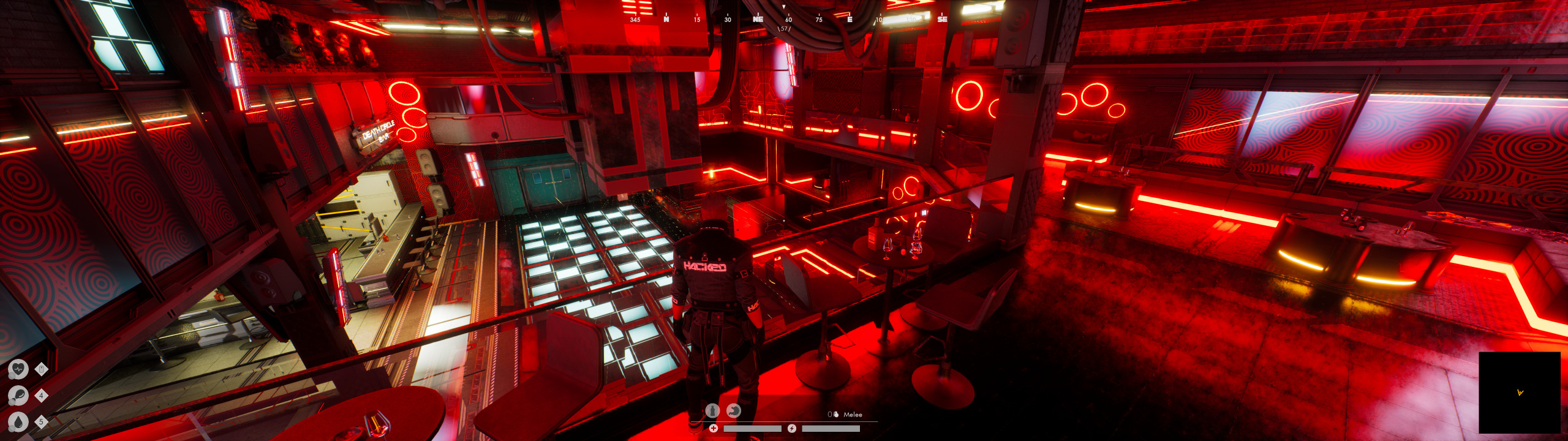Screen dimensions: 1568x441
Task: Click the bottle thirst status icon
Action: point(712,410)
